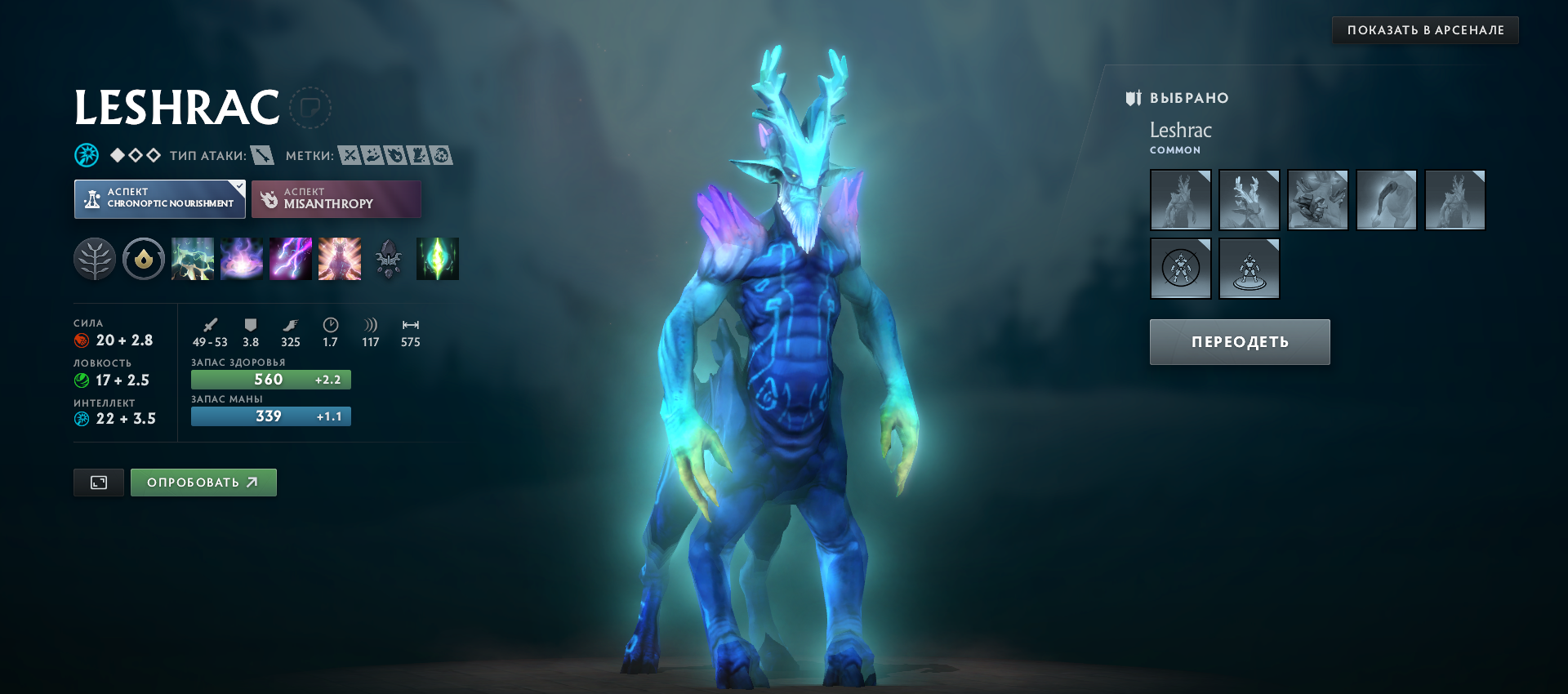
Task: View the Diabolic Edict ability
Action: pyautogui.click(x=242, y=259)
